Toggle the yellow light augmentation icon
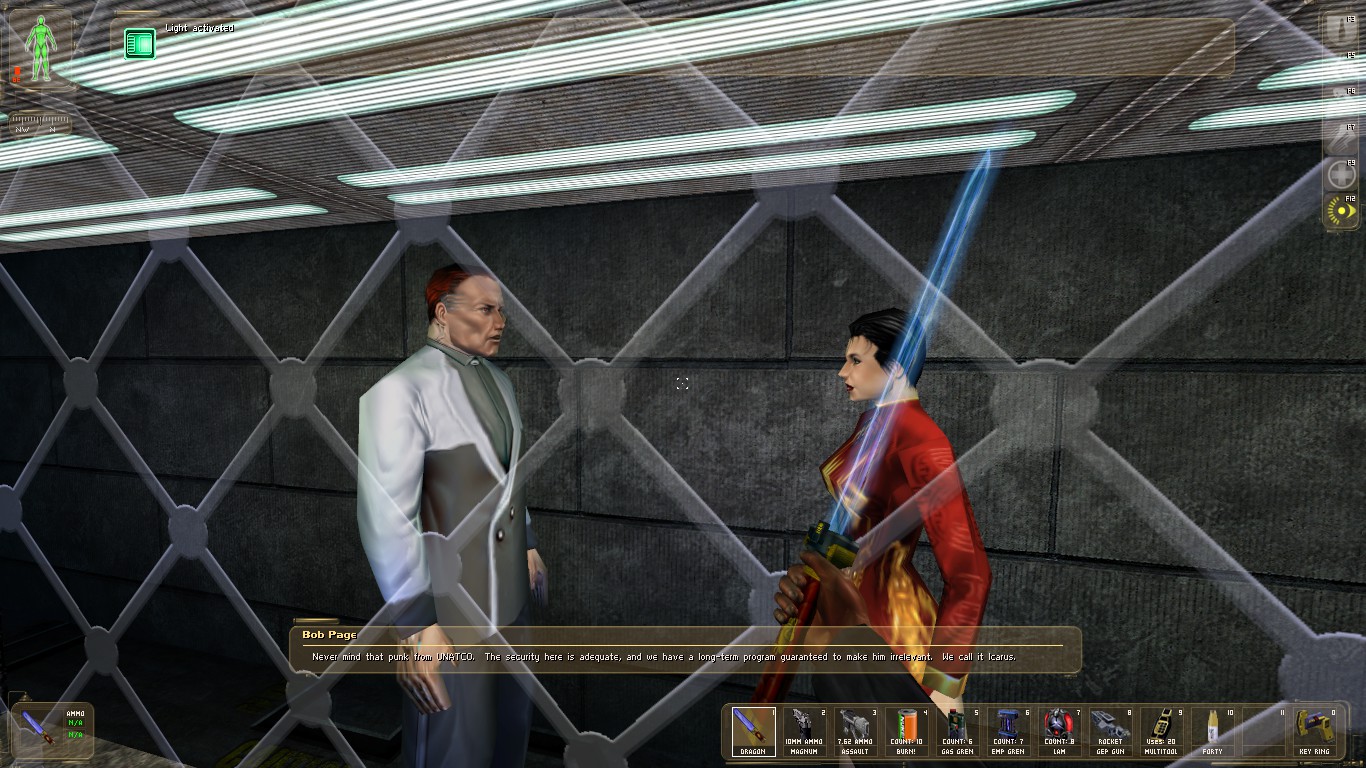Image resolution: width=1366 pixels, height=768 pixels. pyautogui.click(x=1340, y=211)
